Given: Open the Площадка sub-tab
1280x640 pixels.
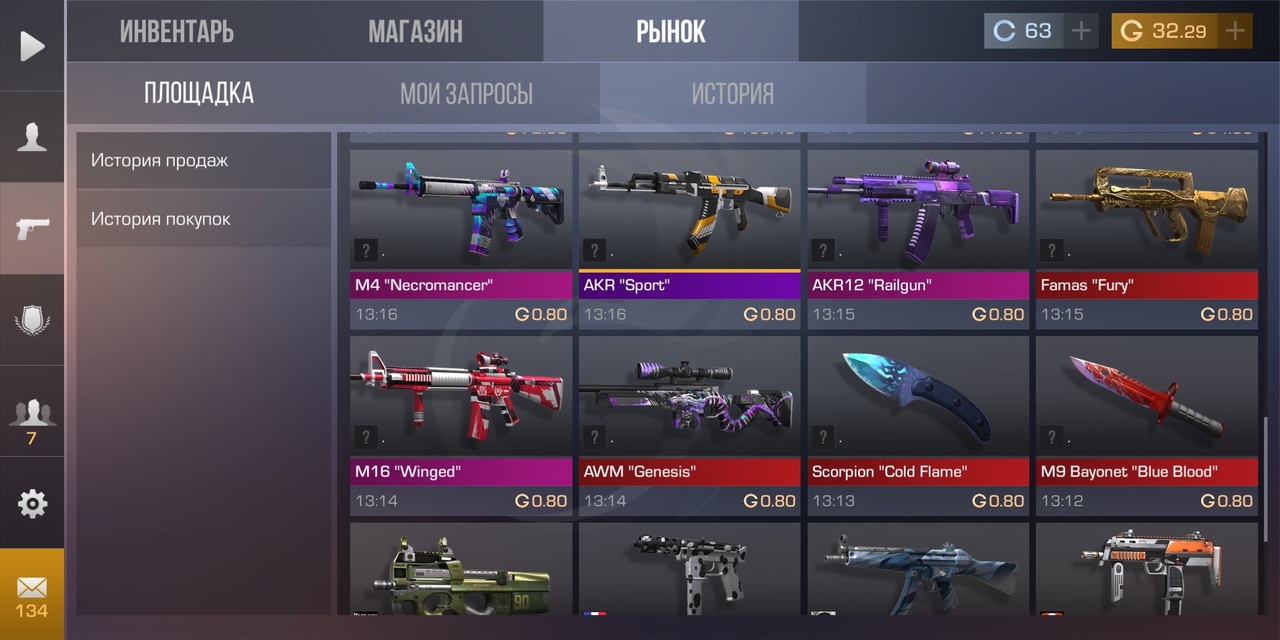Looking at the screenshot, I should click(x=199, y=94).
